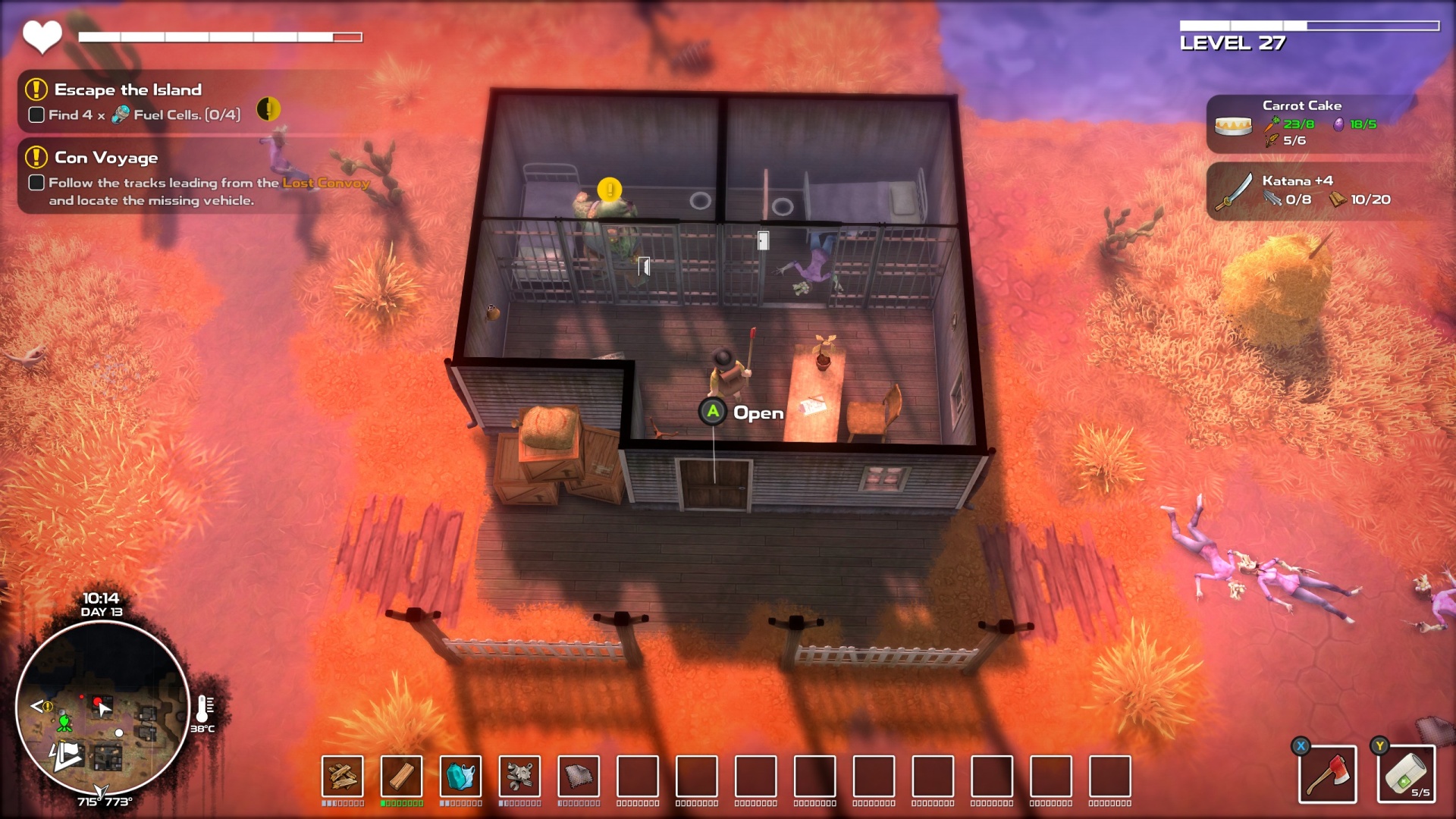Screen dimensions: 1456x819
Task: Use the bandage item slot
Action: tap(1406, 773)
